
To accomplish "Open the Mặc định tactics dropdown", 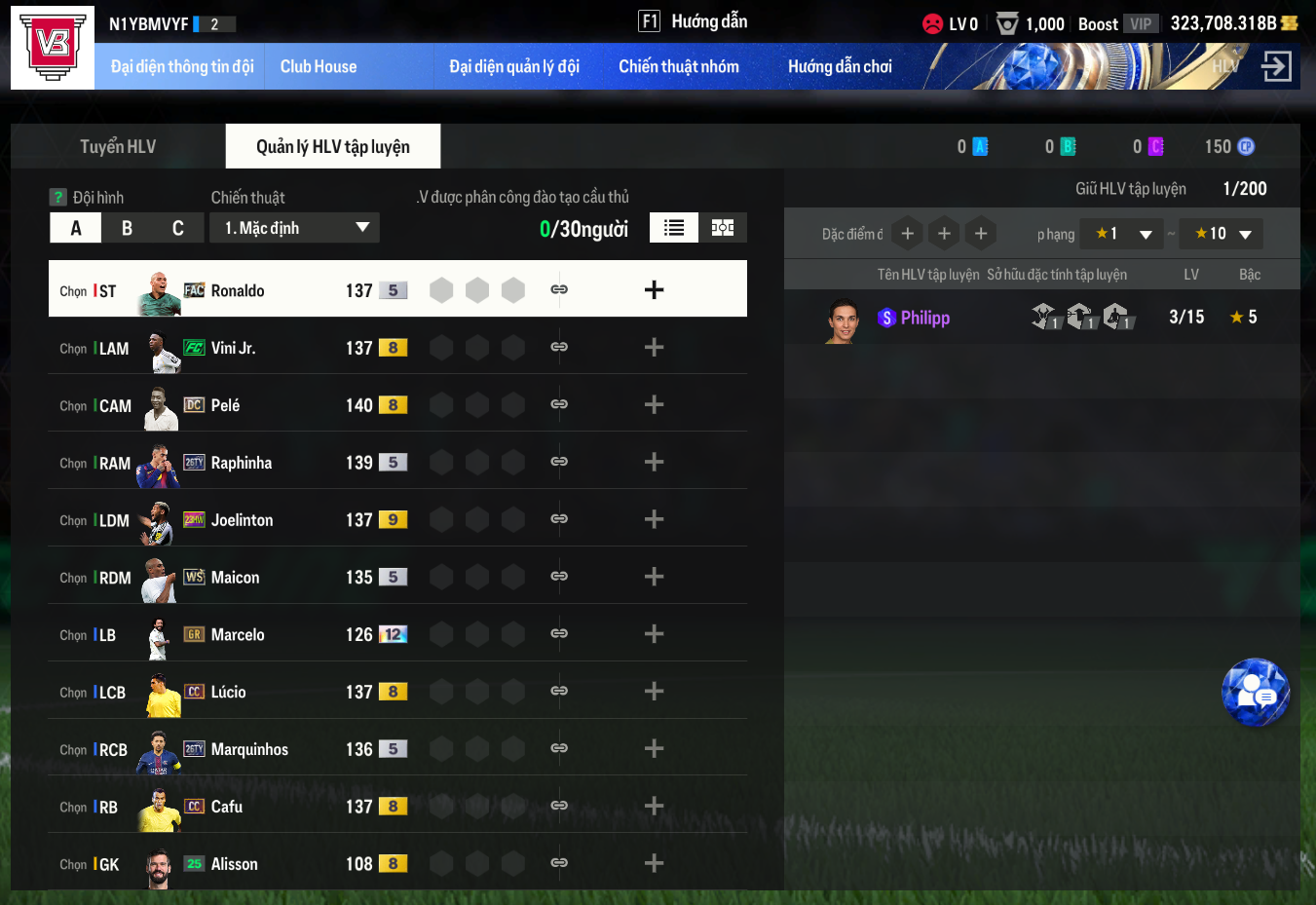I will click(x=295, y=228).
